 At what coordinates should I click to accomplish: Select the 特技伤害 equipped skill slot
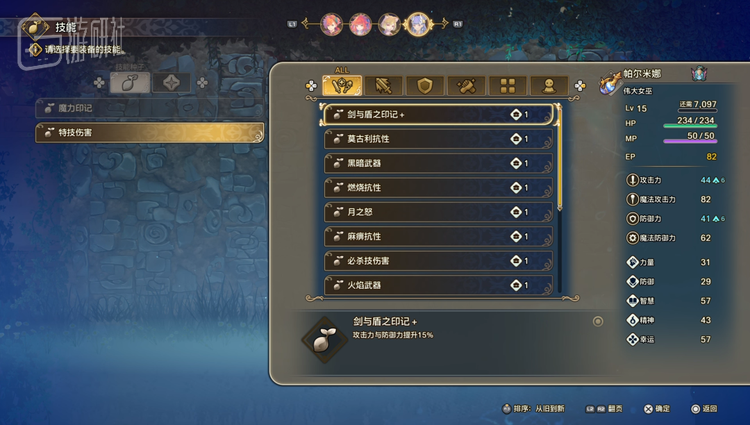click(148, 132)
